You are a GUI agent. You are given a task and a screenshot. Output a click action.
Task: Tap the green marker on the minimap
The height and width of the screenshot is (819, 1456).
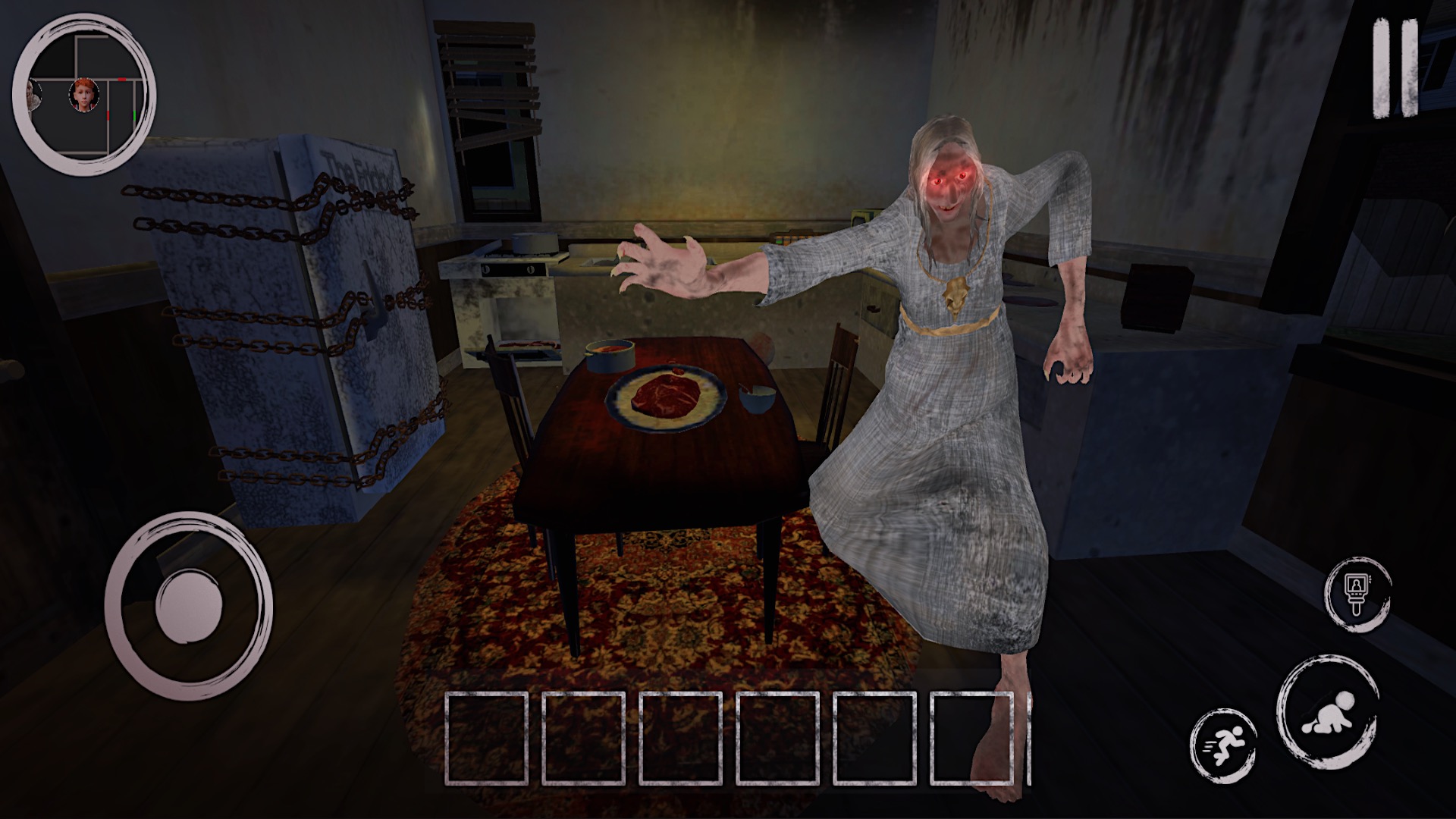click(134, 115)
